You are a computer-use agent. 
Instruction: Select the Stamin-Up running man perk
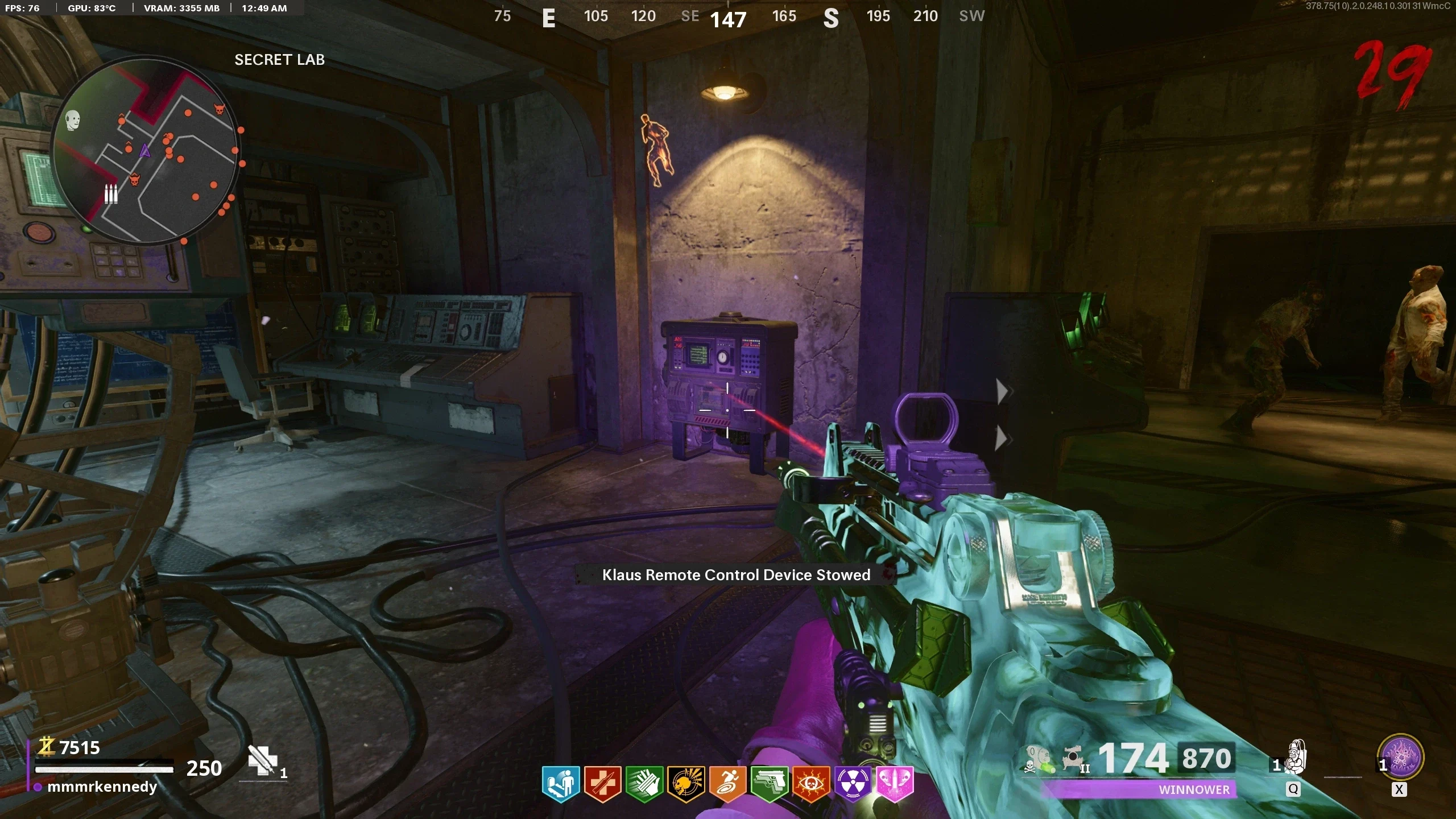coord(727,784)
